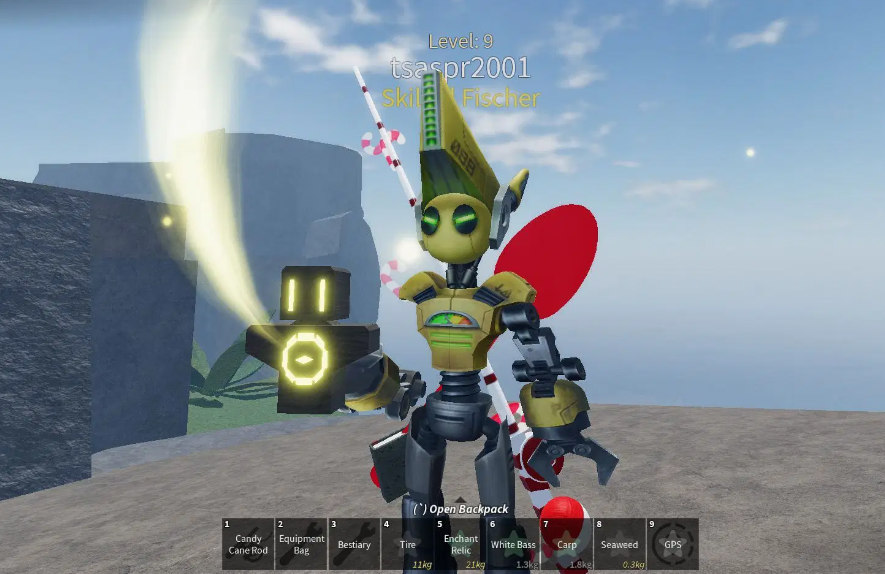Choose the Seaweed hotbar slot
This screenshot has width=885, height=574.
point(619,544)
